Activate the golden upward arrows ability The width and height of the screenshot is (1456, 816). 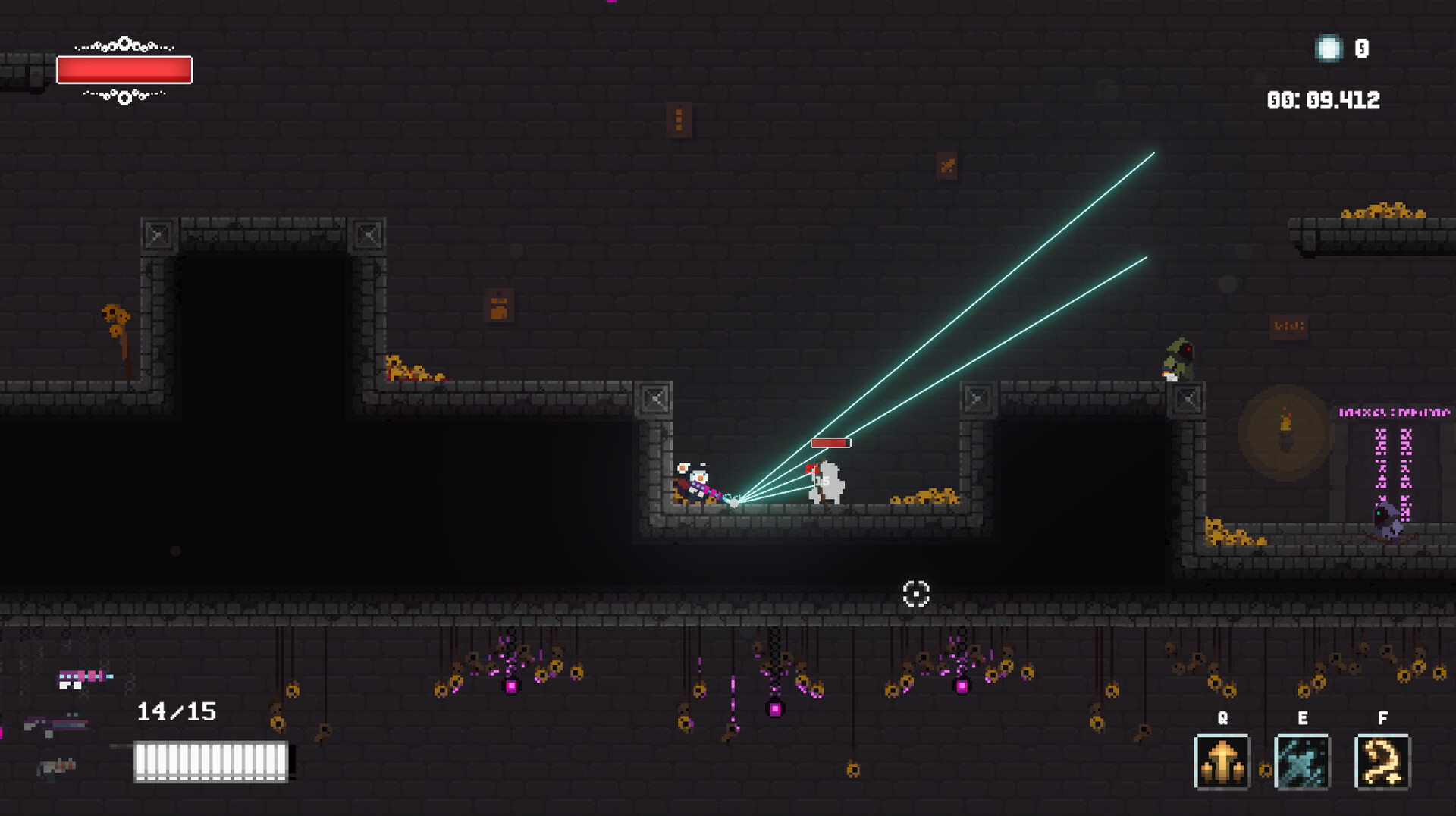point(1222,761)
